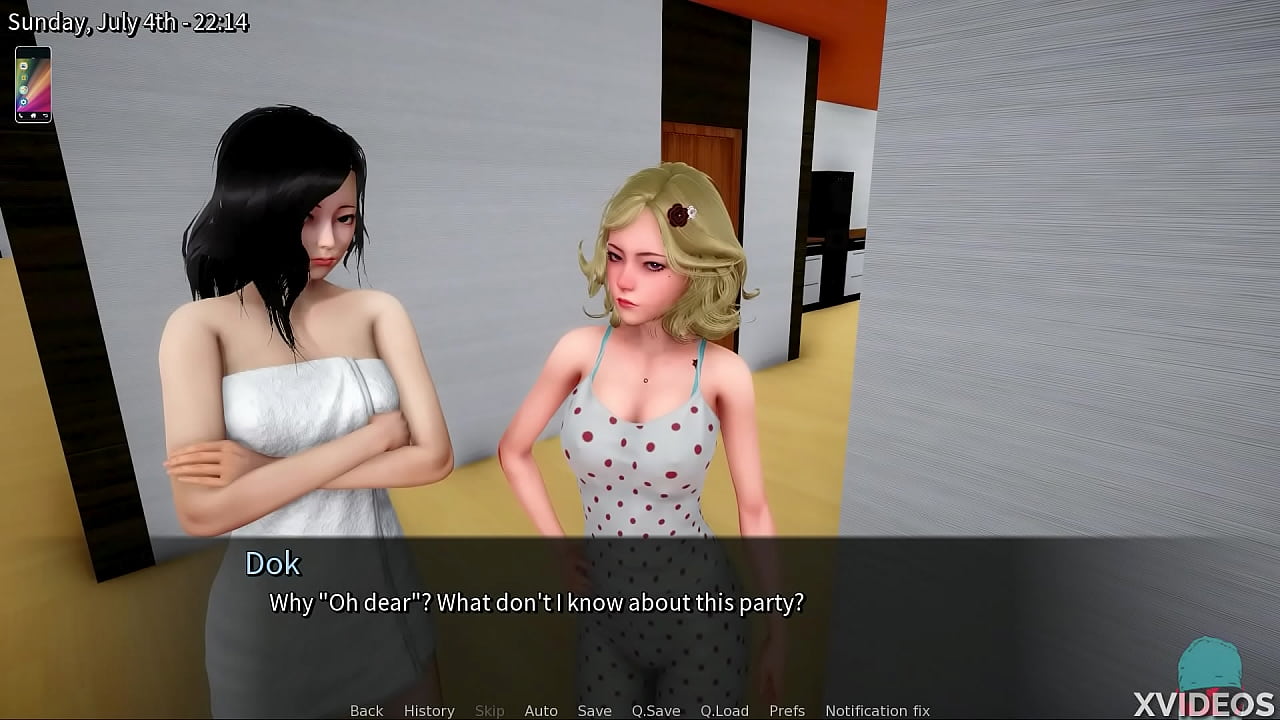Perform a quicksave with Q.Save
1280x720 pixels.
(x=655, y=710)
